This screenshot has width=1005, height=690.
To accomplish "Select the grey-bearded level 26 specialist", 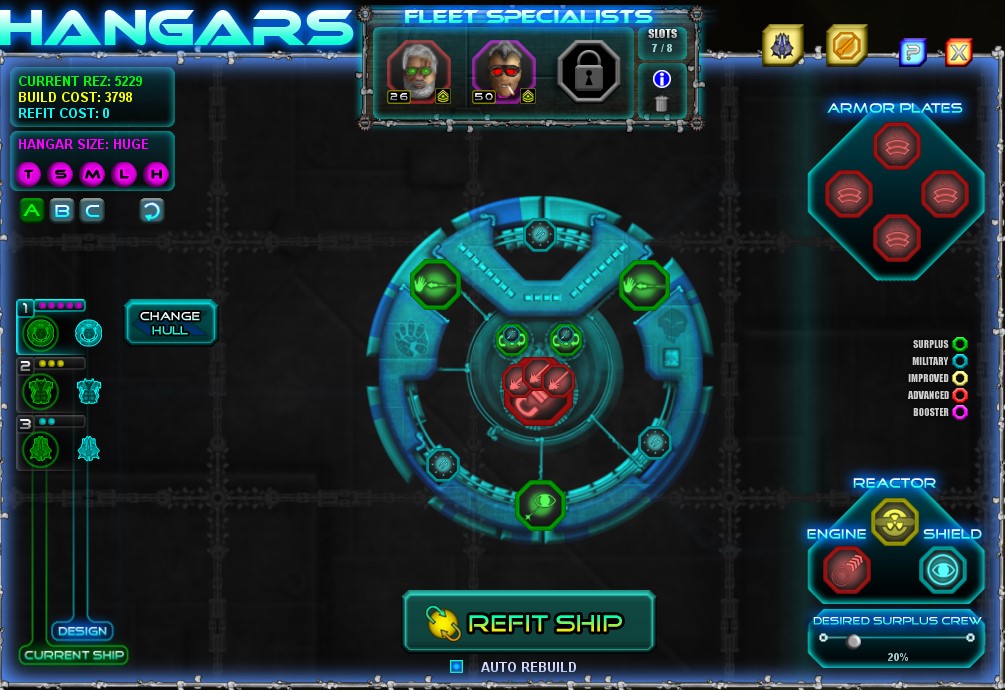I will (418, 70).
